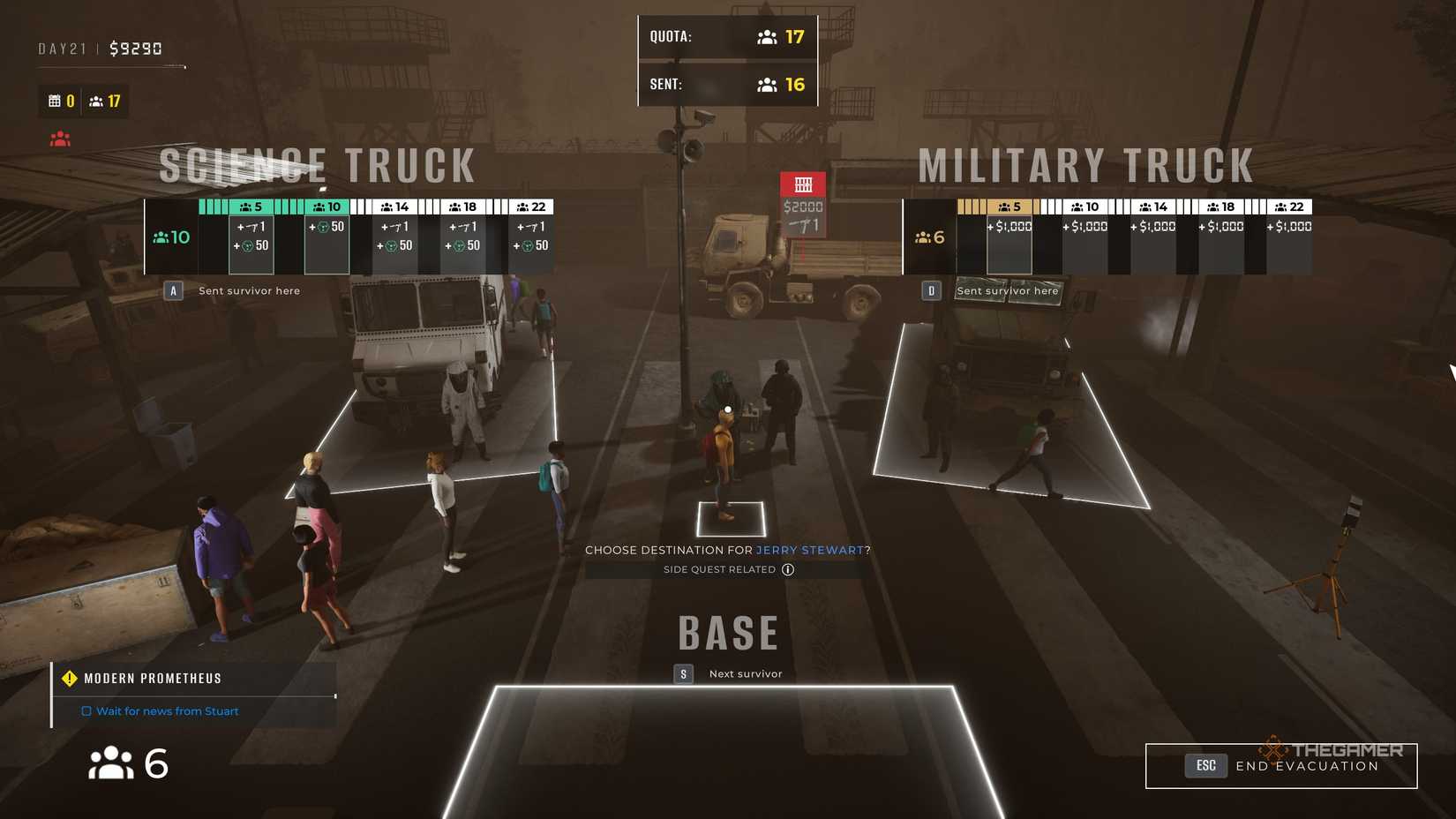
Task: Click the progress bar under the Day 21 label
Action: click(110, 65)
